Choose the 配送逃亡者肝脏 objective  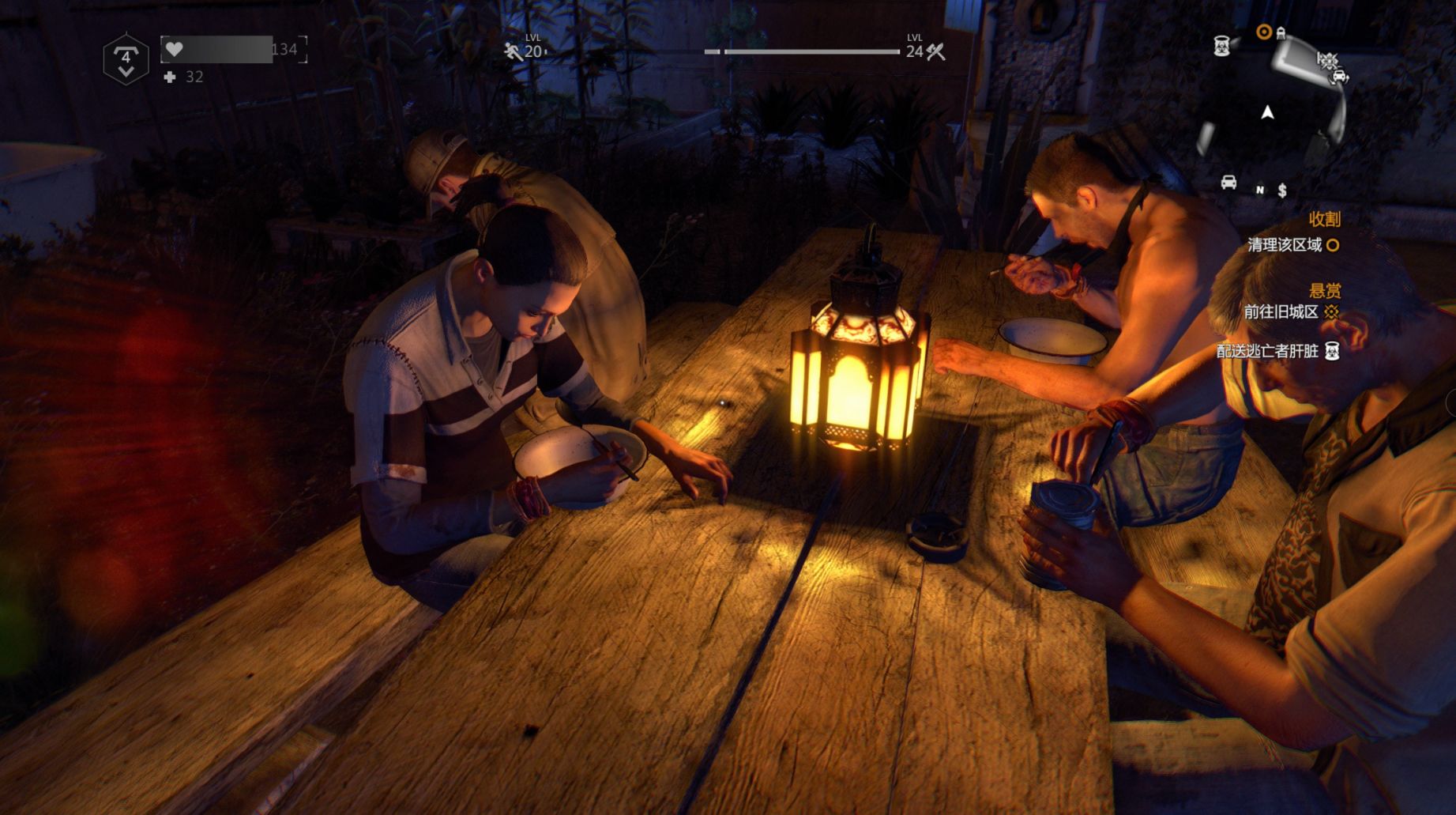point(1268,351)
